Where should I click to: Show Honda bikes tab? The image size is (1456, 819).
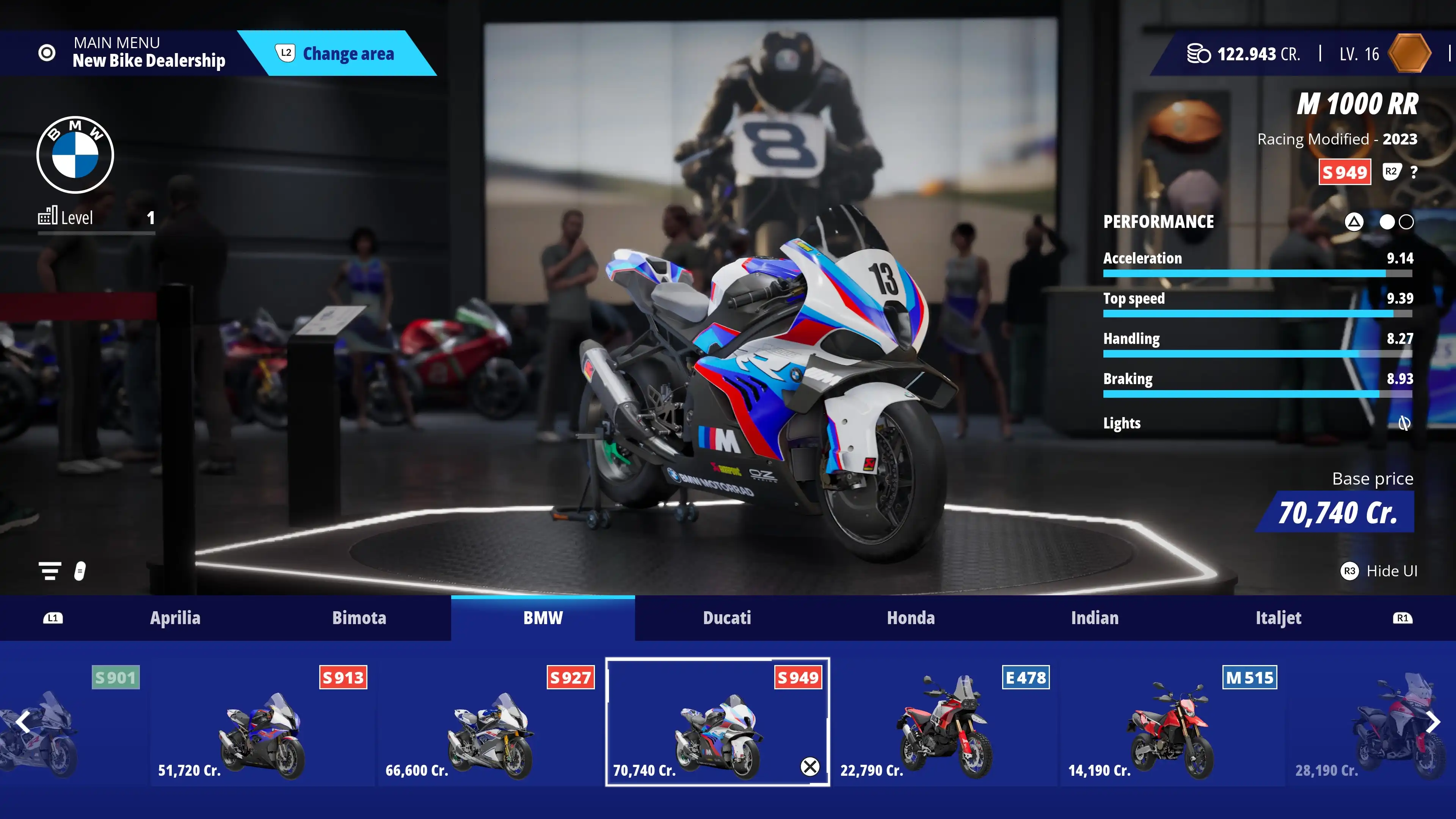(x=910, y=618)
